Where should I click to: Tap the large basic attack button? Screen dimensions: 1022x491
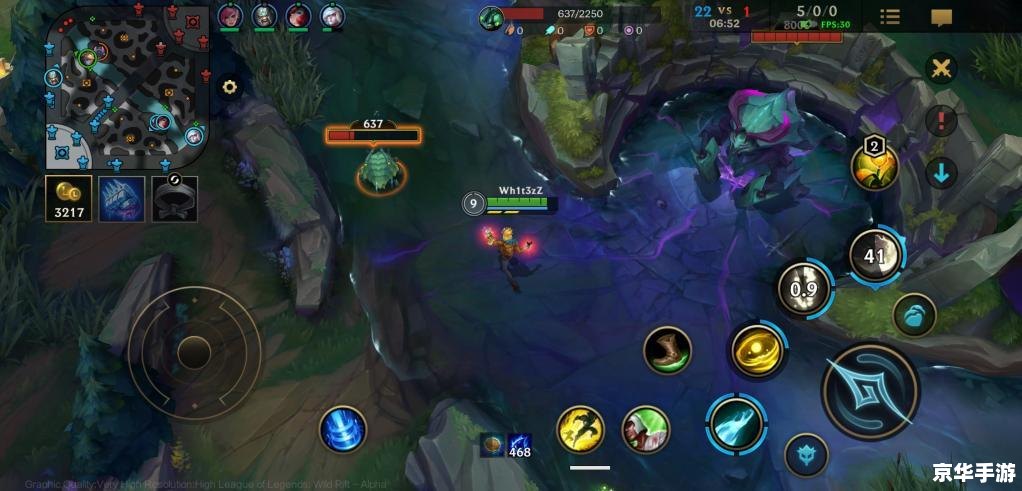click(870, 391)
